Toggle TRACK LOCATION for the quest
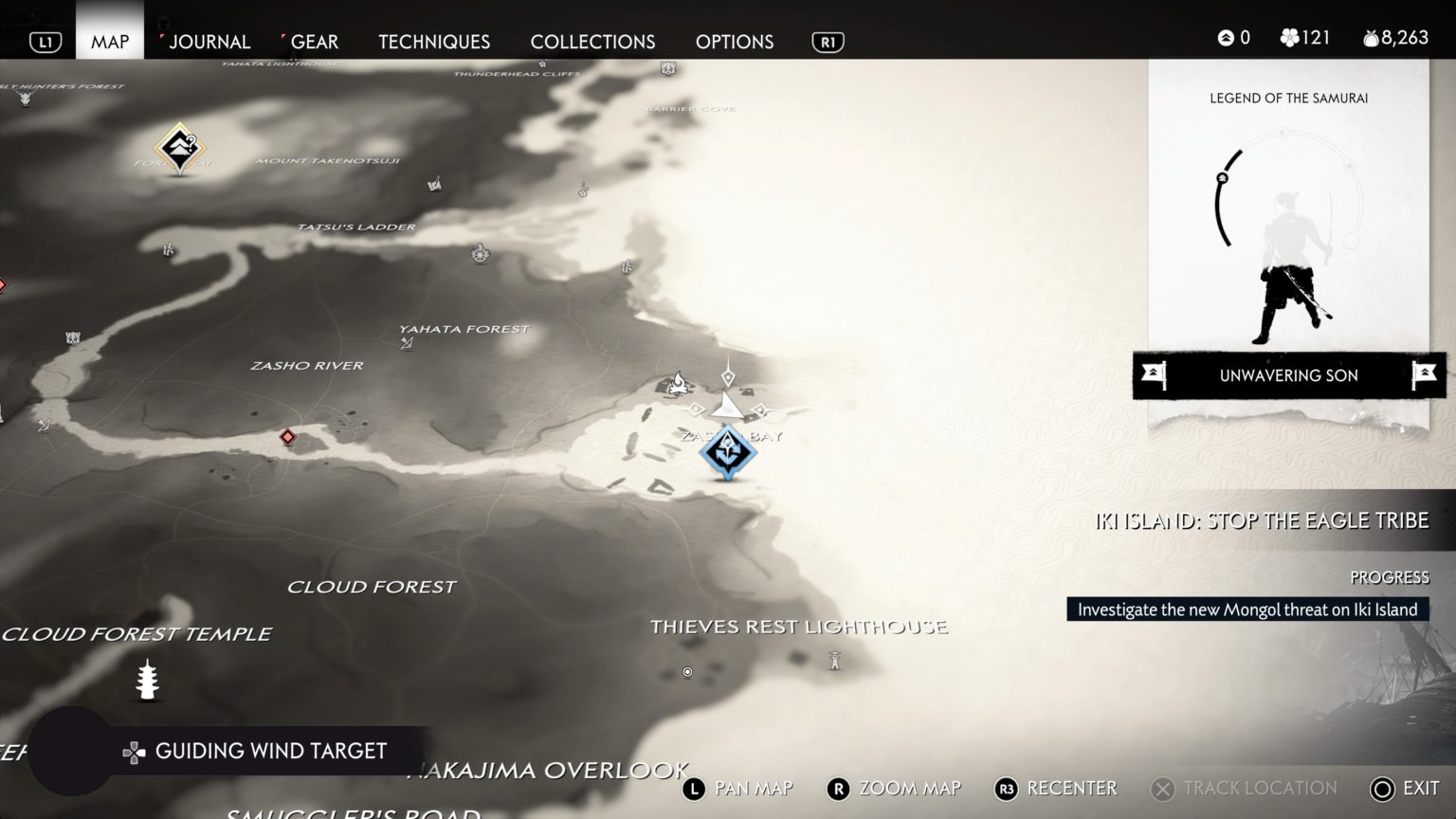Viewport: 1456px width, 819px height. tap(1243, 788)
